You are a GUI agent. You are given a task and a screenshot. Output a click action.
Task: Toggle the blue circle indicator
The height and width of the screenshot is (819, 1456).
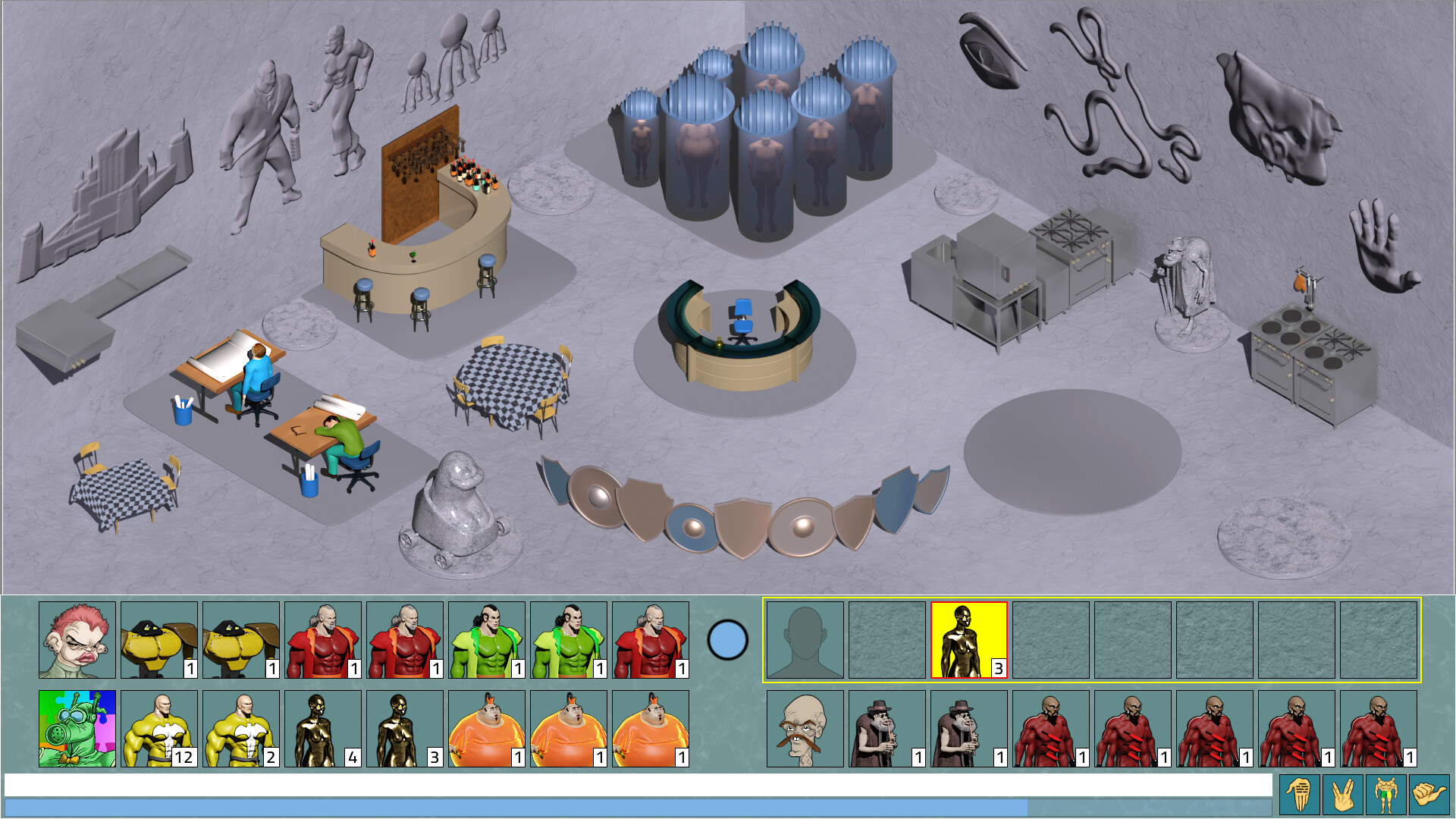pyautogui.click(x=726, y=641)
